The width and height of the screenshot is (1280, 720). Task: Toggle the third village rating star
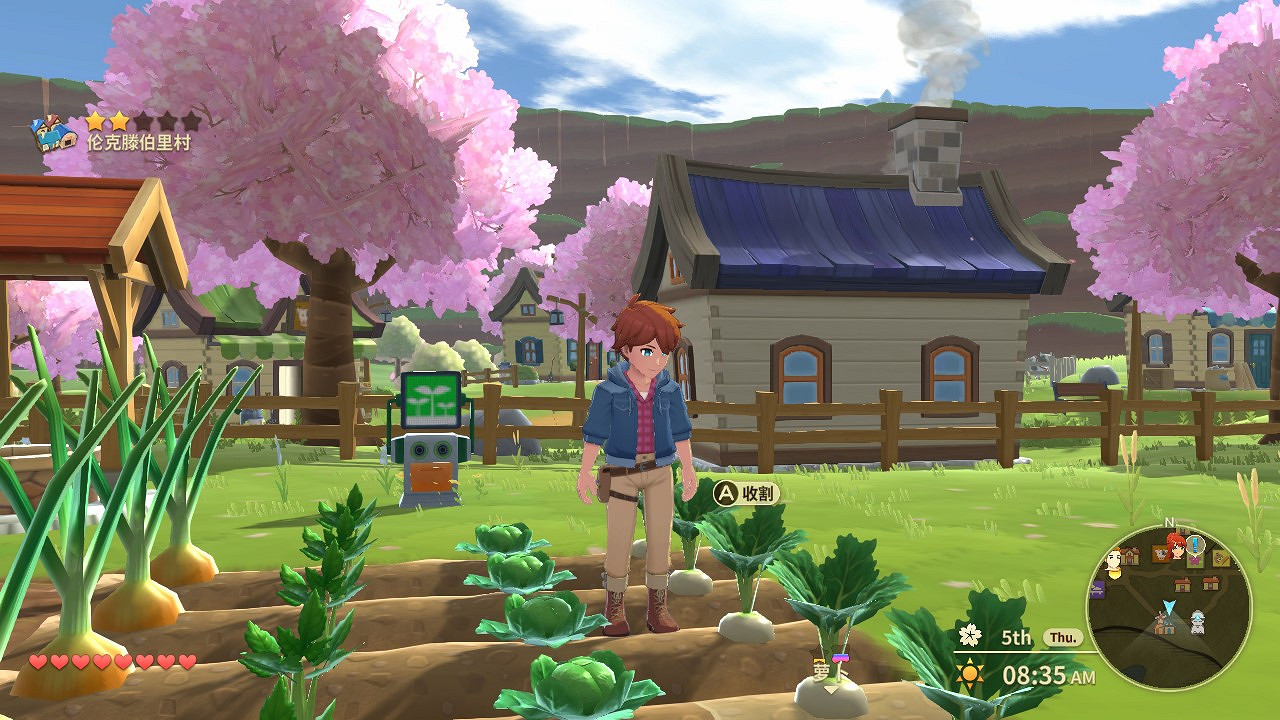point(145,121)
